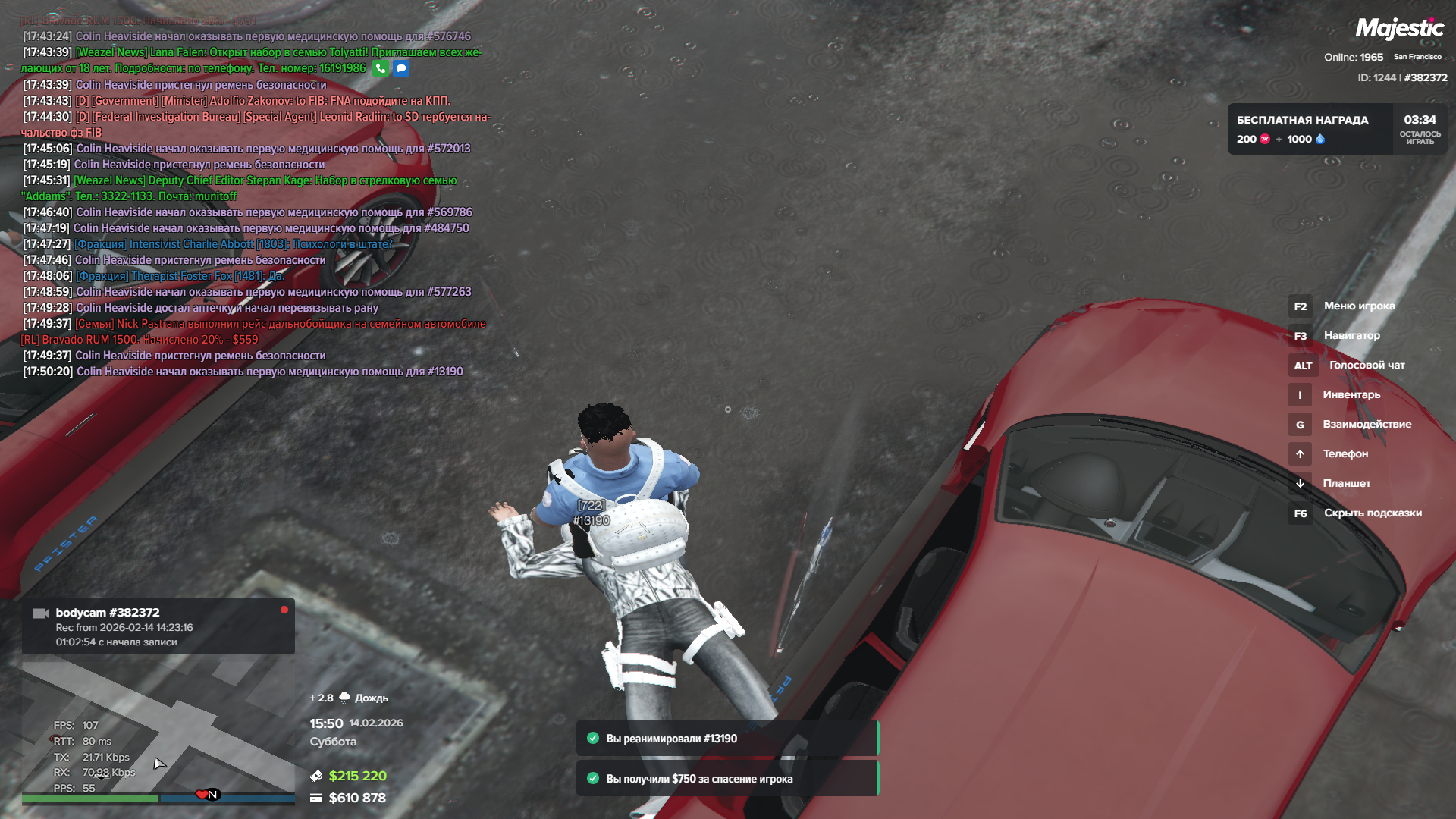Dismiss the $750 rescue reward notification

[726, 779]
